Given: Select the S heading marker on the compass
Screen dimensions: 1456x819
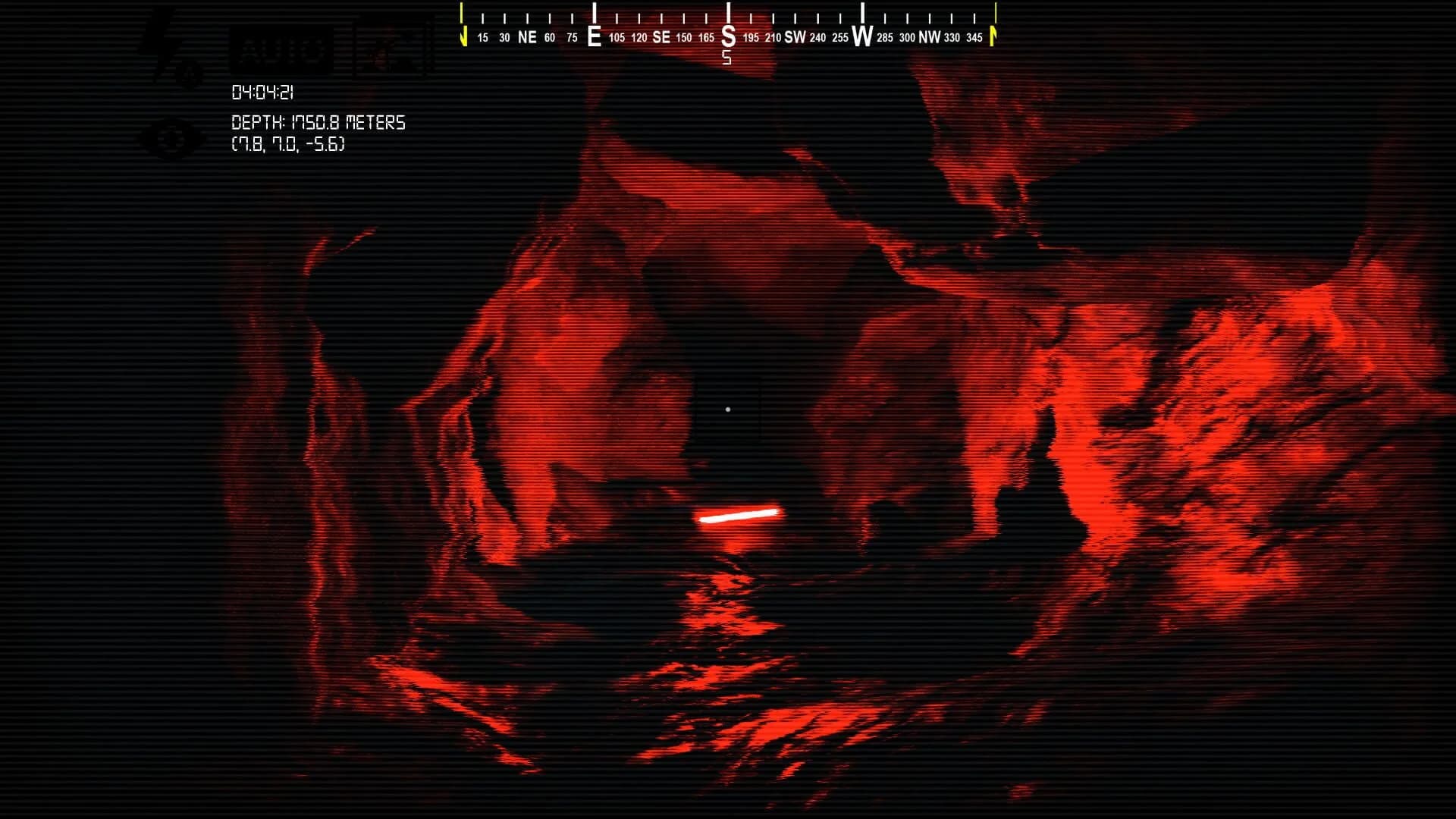Looking at the screenshot, I should 728,34.
